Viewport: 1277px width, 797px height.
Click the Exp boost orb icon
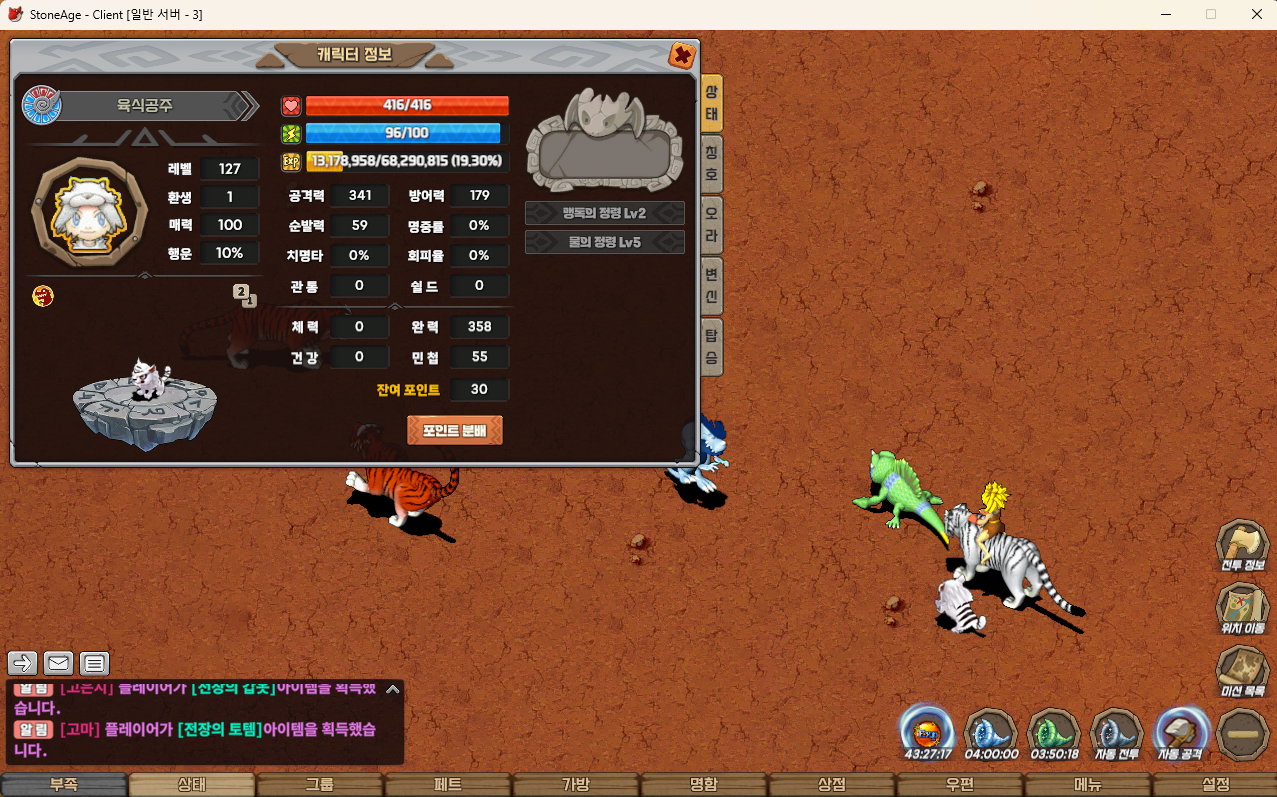click(x=926, y=733)
